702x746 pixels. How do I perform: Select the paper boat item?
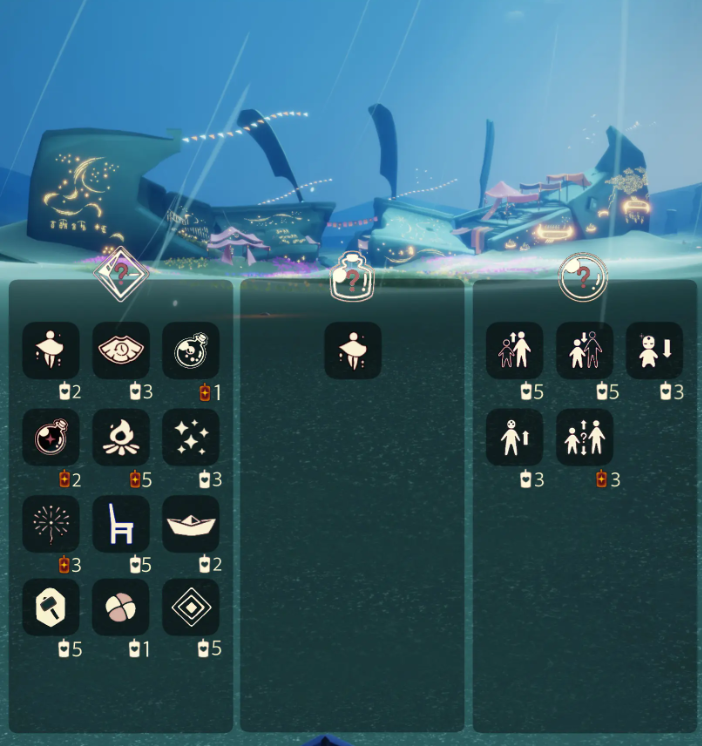[x=191, y=523]
